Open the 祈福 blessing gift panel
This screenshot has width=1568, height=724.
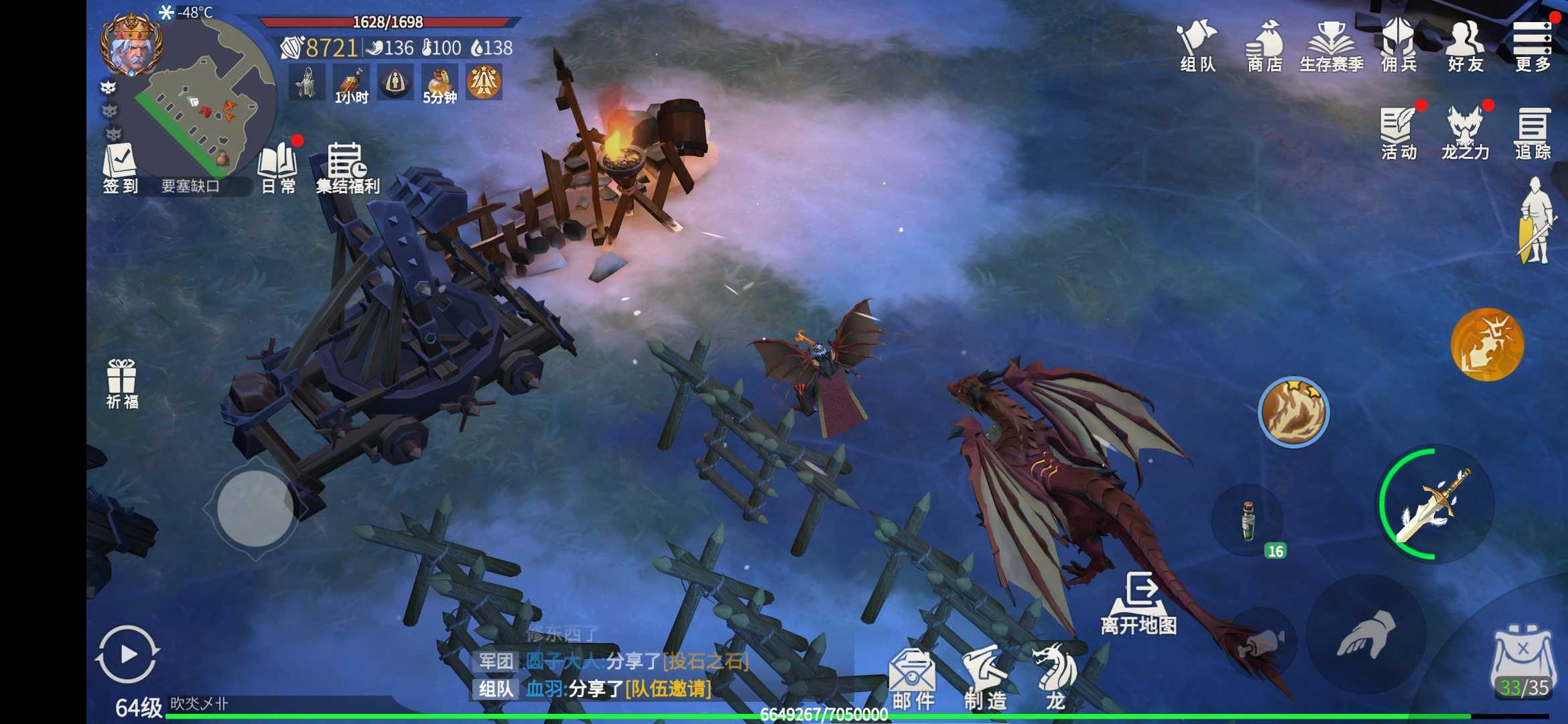coord(121,383)
